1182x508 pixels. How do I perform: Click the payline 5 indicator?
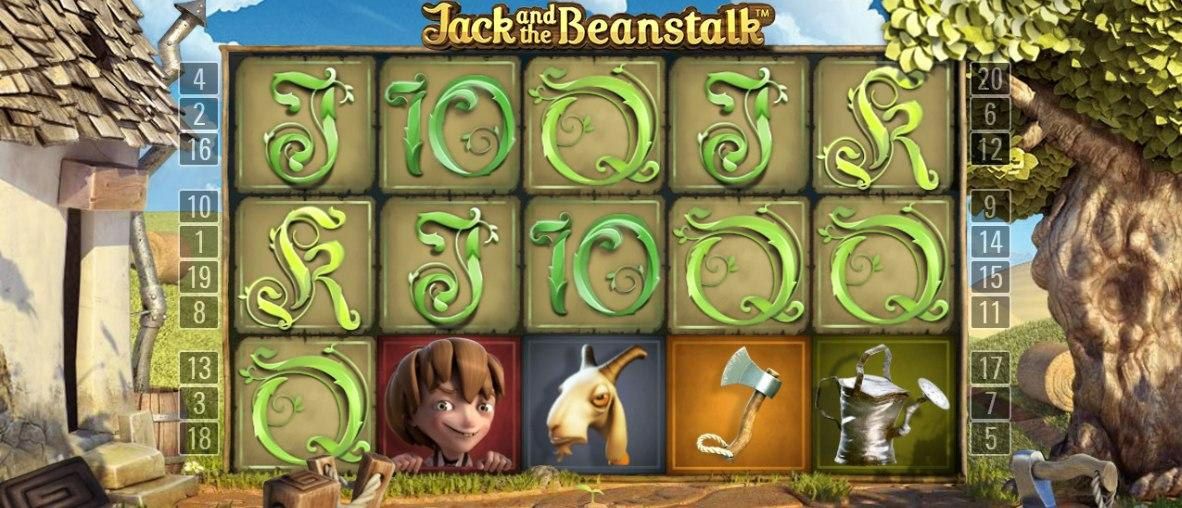click(991, 438)
